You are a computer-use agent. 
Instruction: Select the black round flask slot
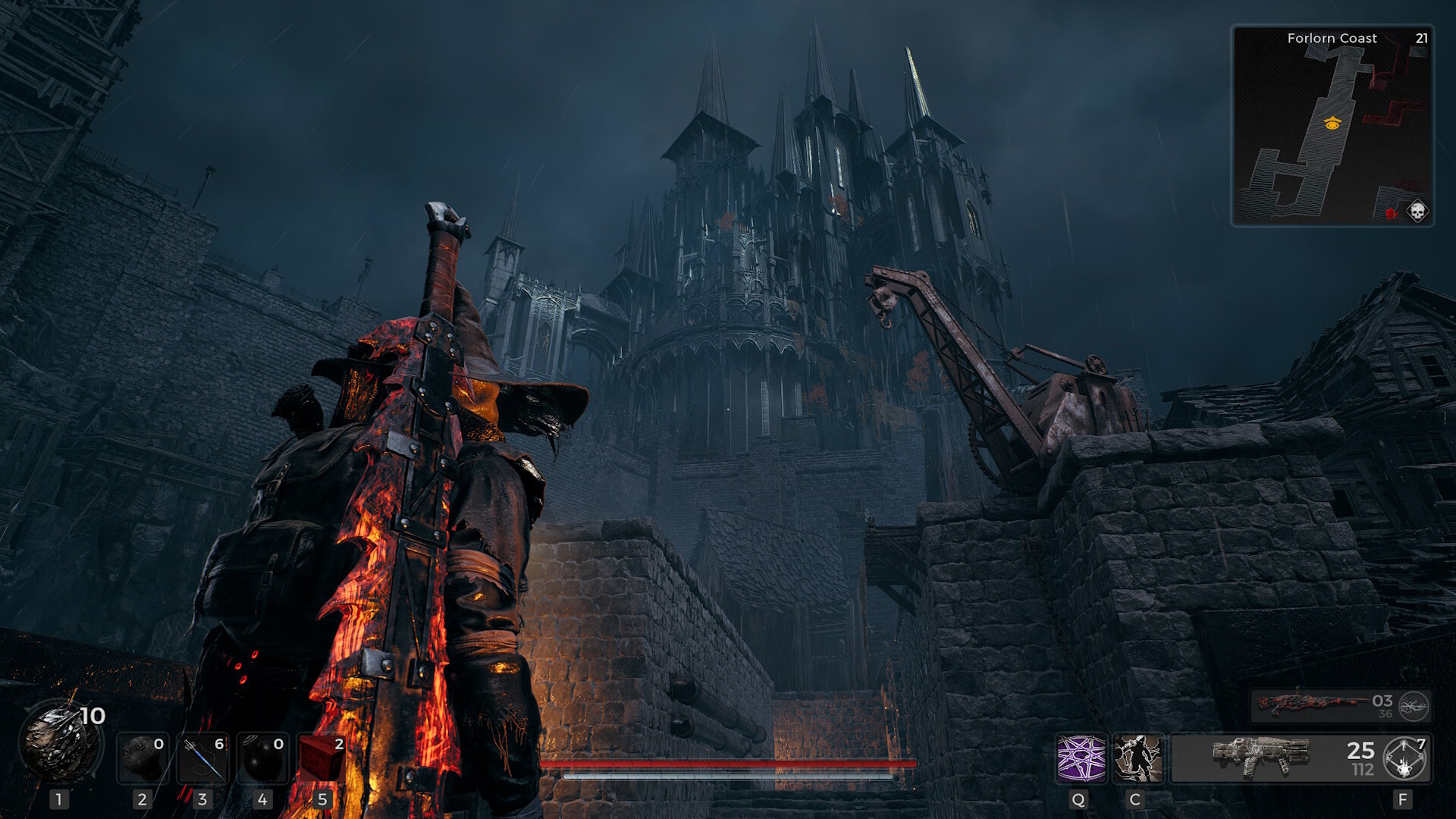(262, 758)
